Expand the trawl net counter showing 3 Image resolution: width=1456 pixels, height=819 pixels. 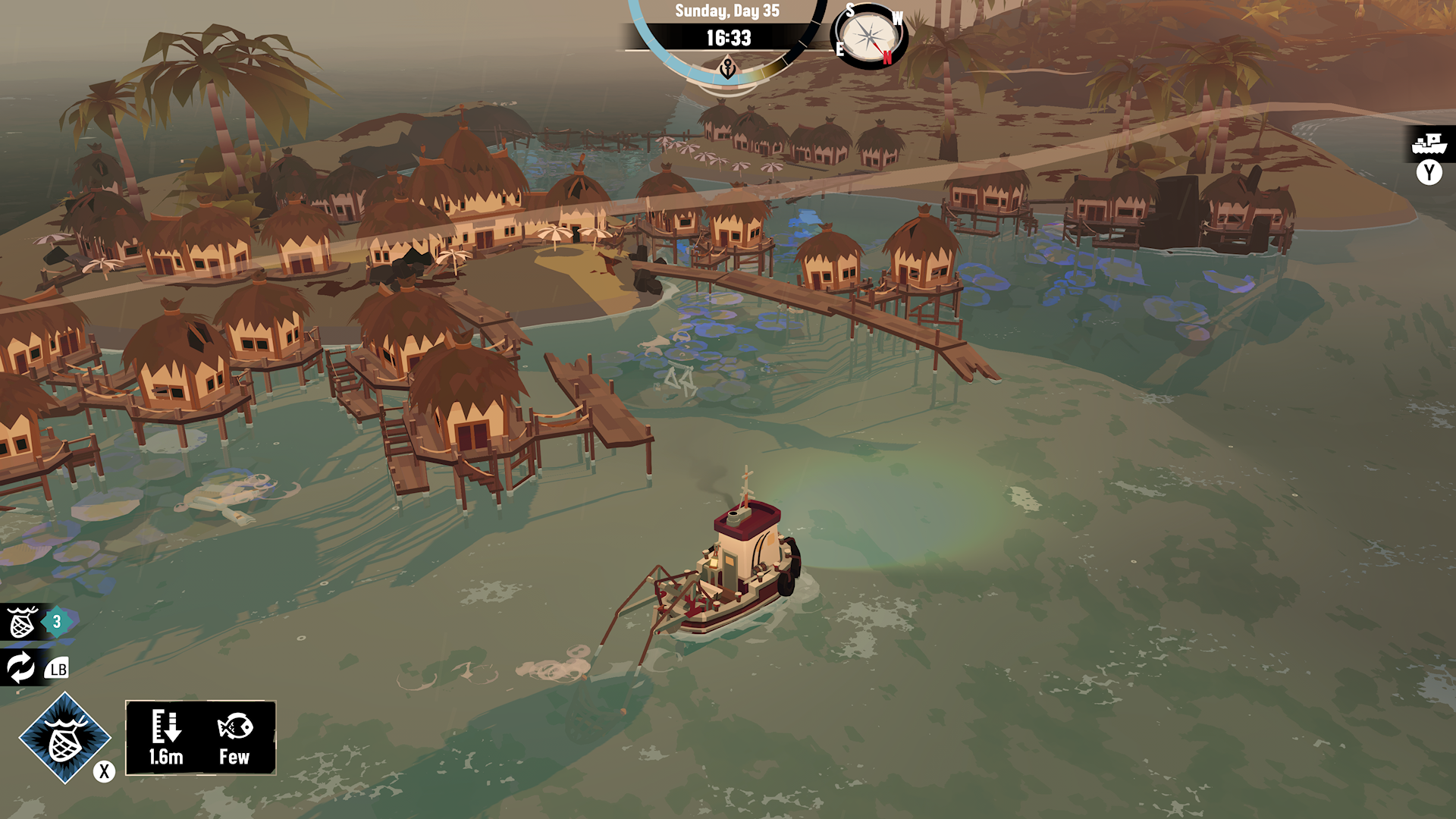[x=55, y=620]
